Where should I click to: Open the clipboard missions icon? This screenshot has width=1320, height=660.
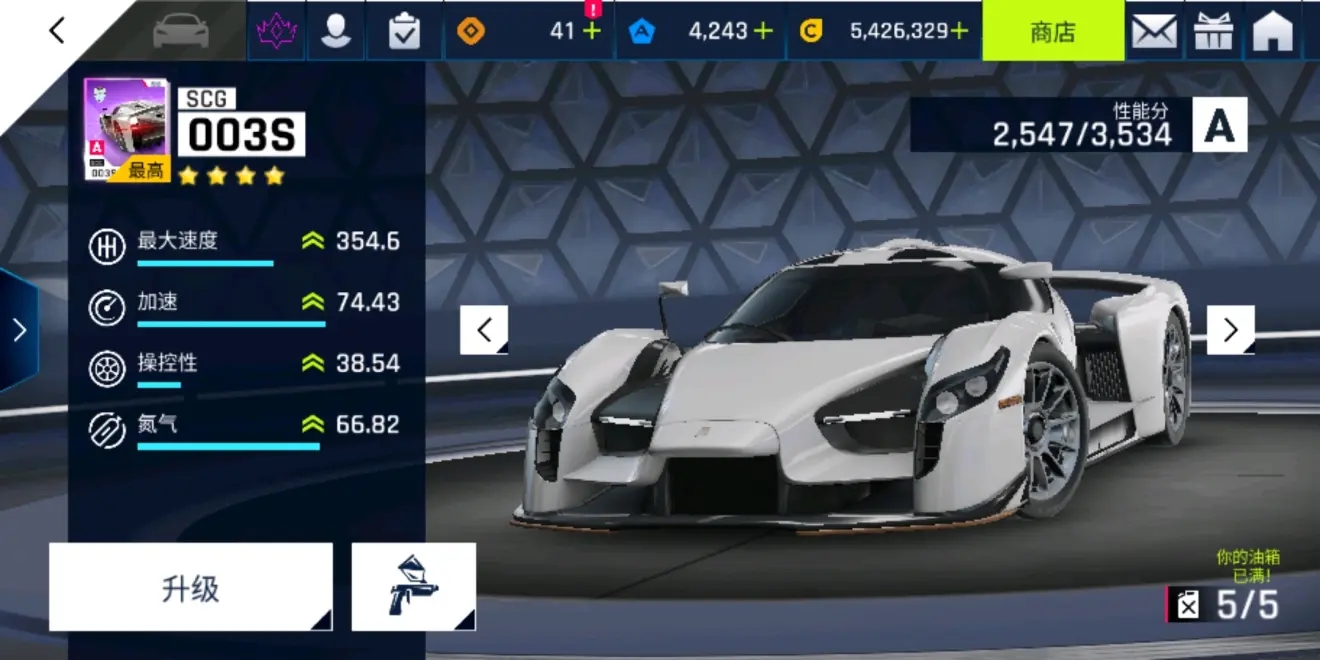[x=404, y=31]
